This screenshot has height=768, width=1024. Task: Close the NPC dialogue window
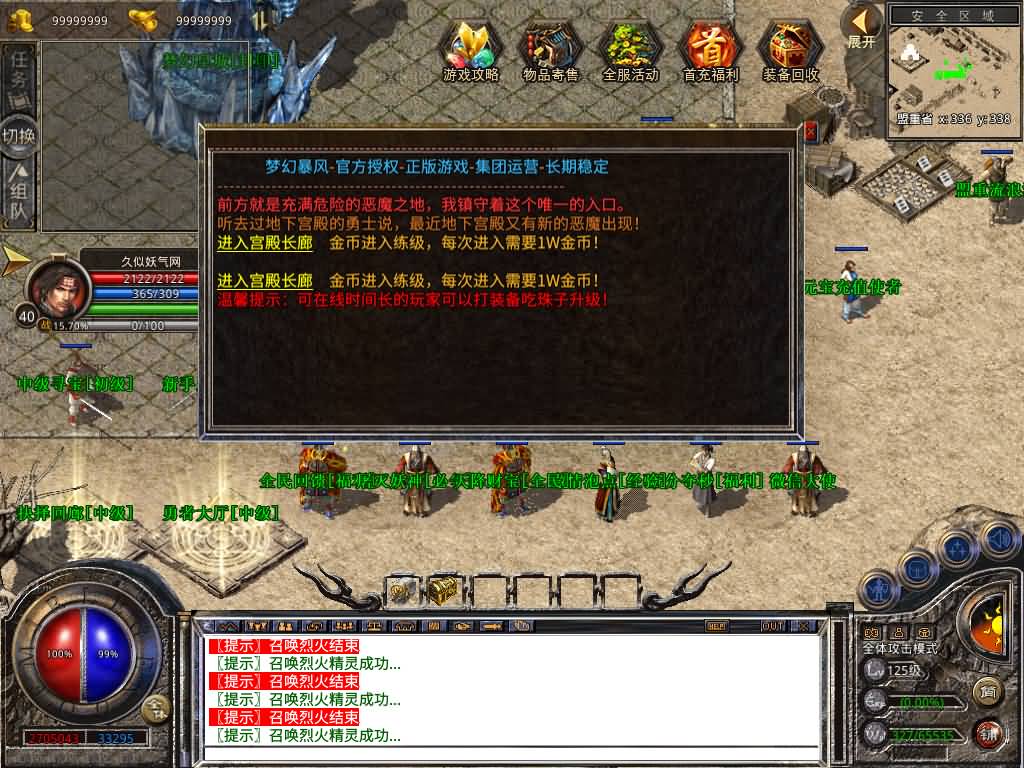pyautogui.click(x=810, y=131)
